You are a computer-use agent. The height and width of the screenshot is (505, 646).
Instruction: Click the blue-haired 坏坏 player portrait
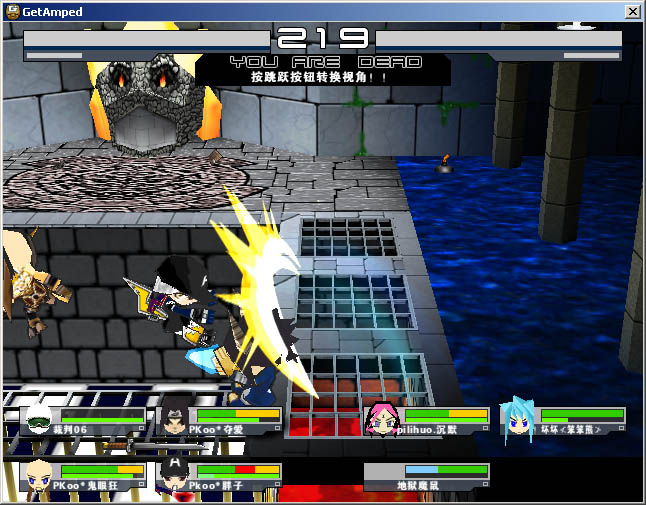[519, 421]
